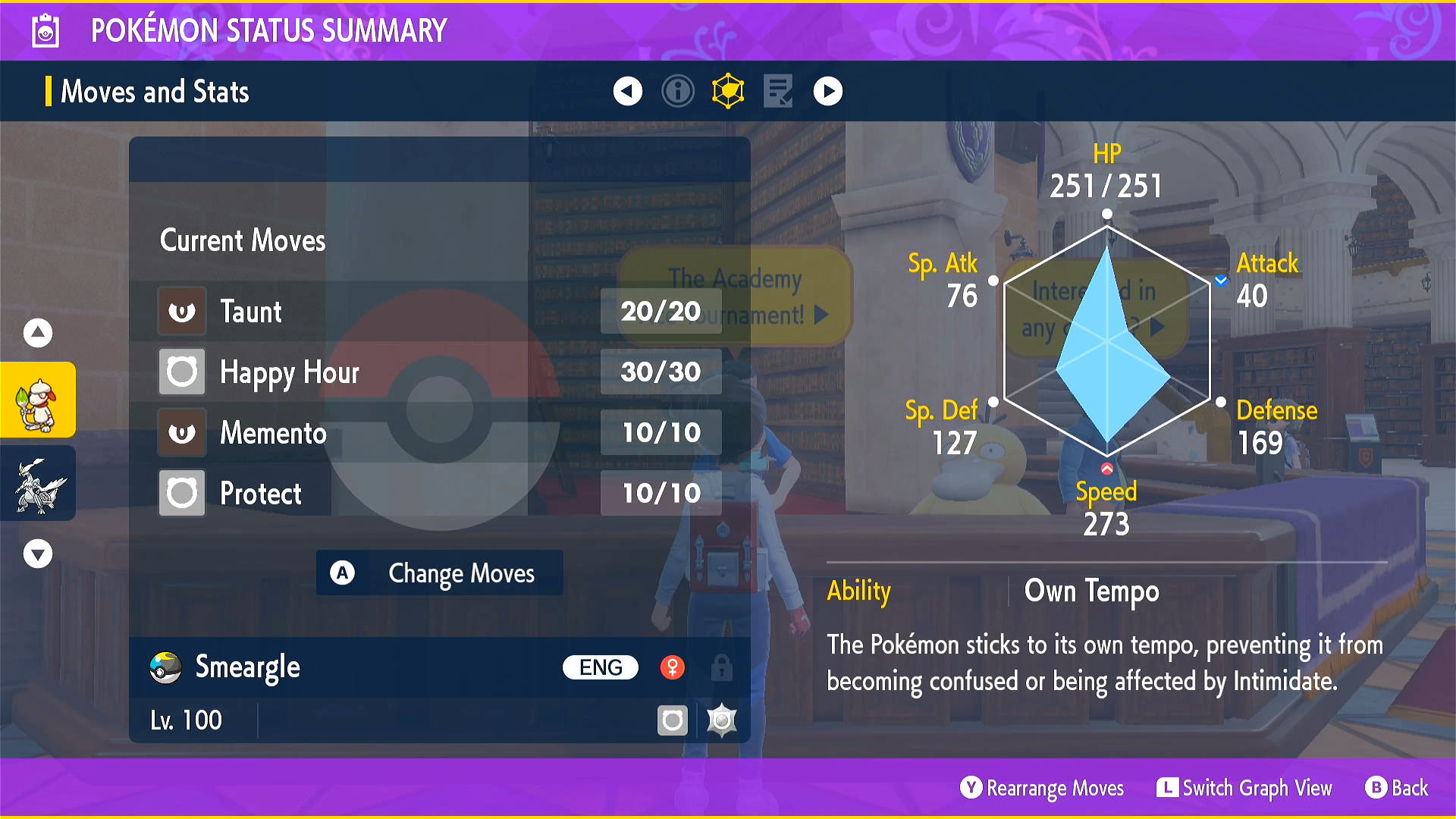Go Back from the summary
1456x819 pixels.
(x=1397, y=788)
